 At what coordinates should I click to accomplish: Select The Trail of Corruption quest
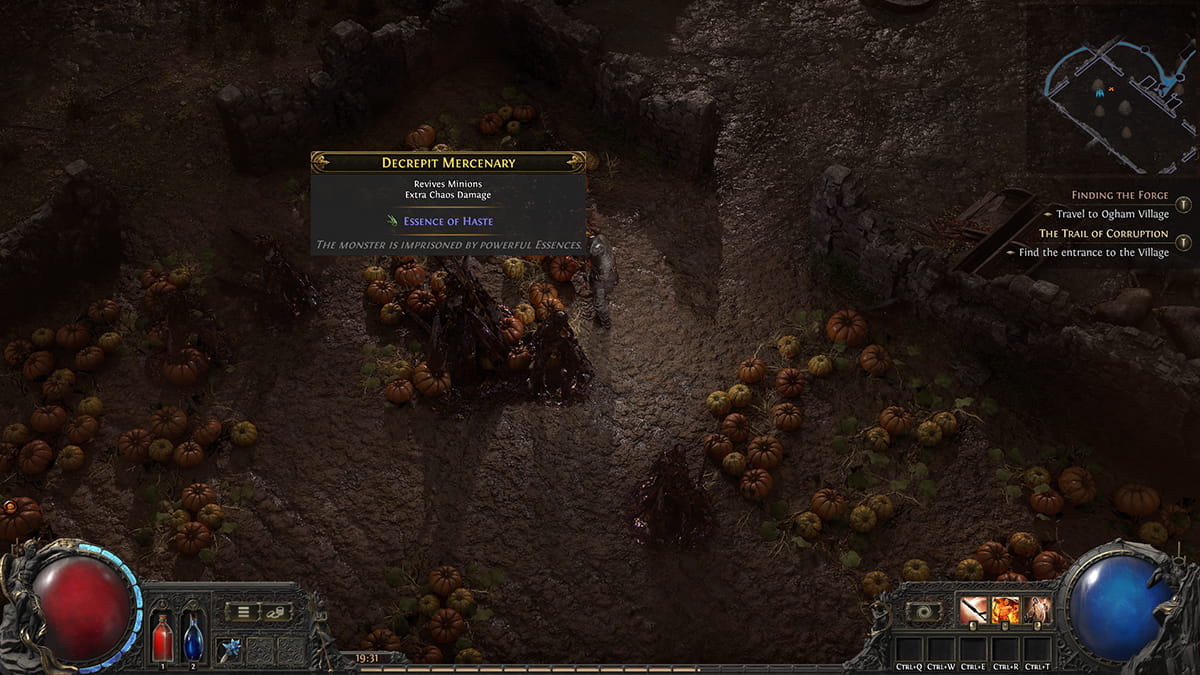1103,233
